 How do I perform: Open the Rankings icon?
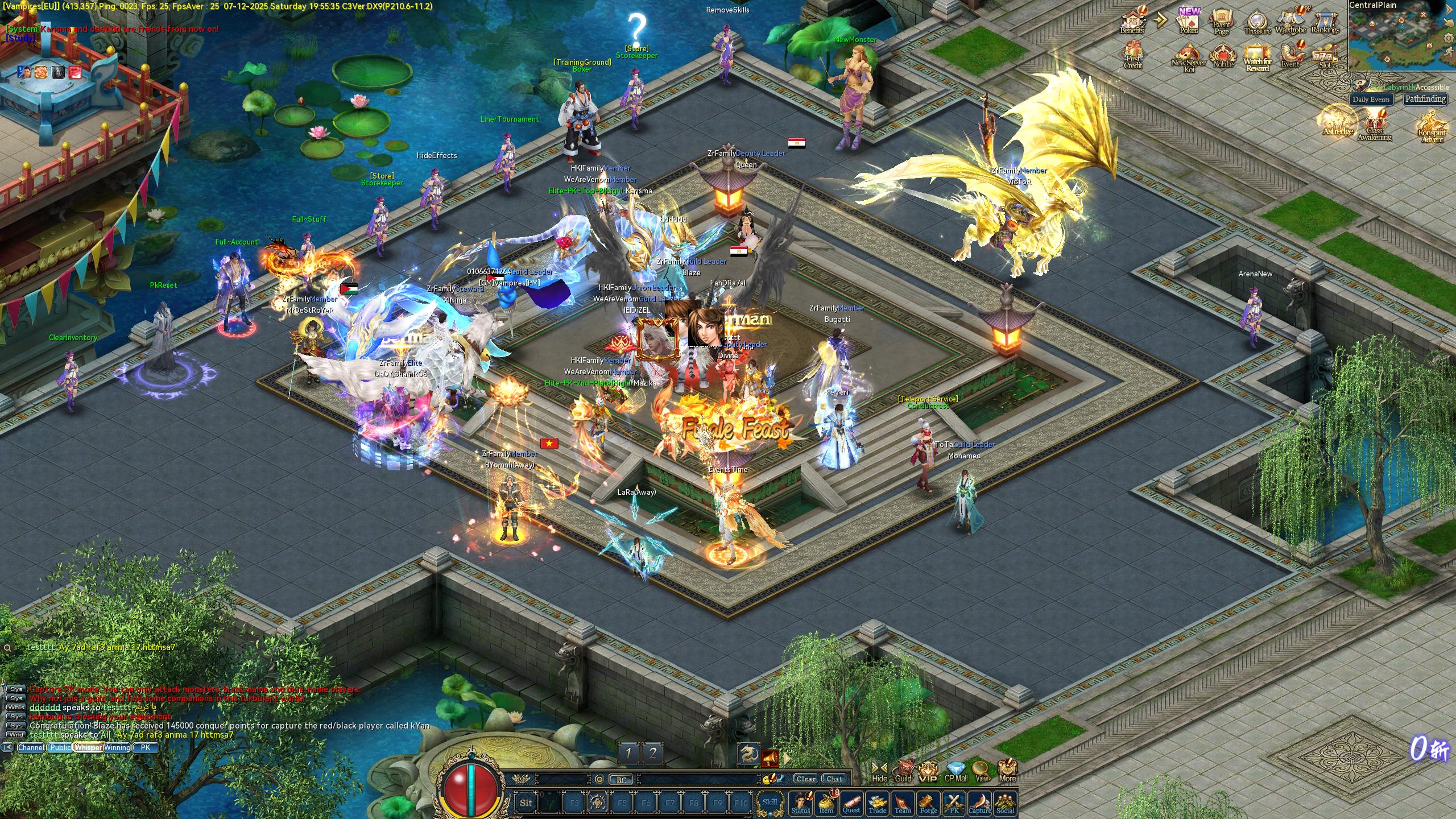[1325, 22]
